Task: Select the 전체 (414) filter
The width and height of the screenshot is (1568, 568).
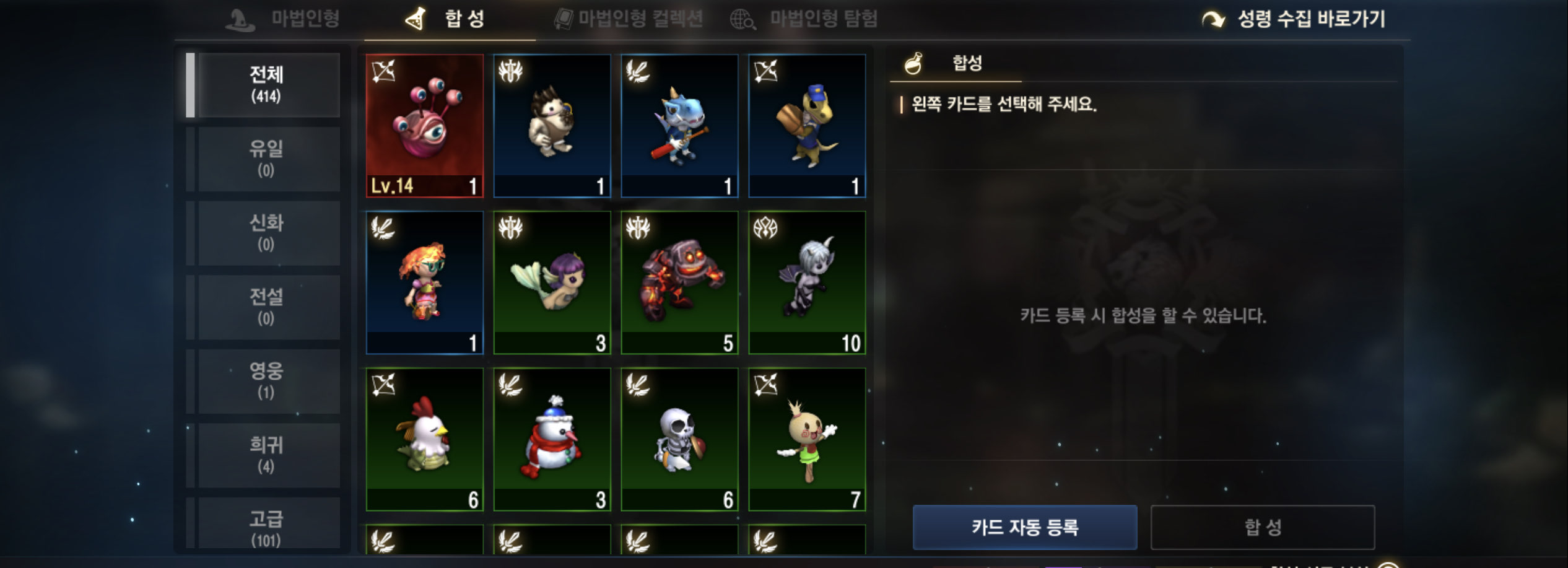Action: 266,85
